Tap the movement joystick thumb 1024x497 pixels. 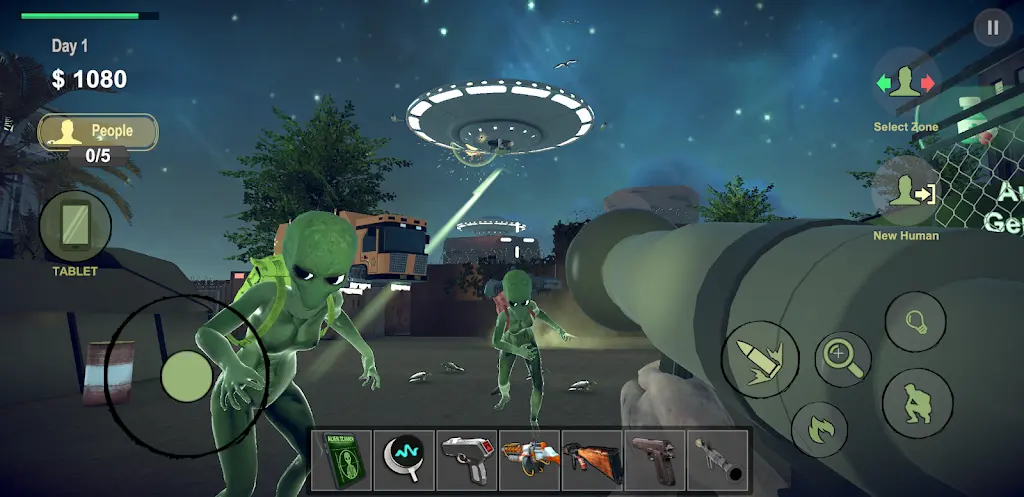pos(186,377)
